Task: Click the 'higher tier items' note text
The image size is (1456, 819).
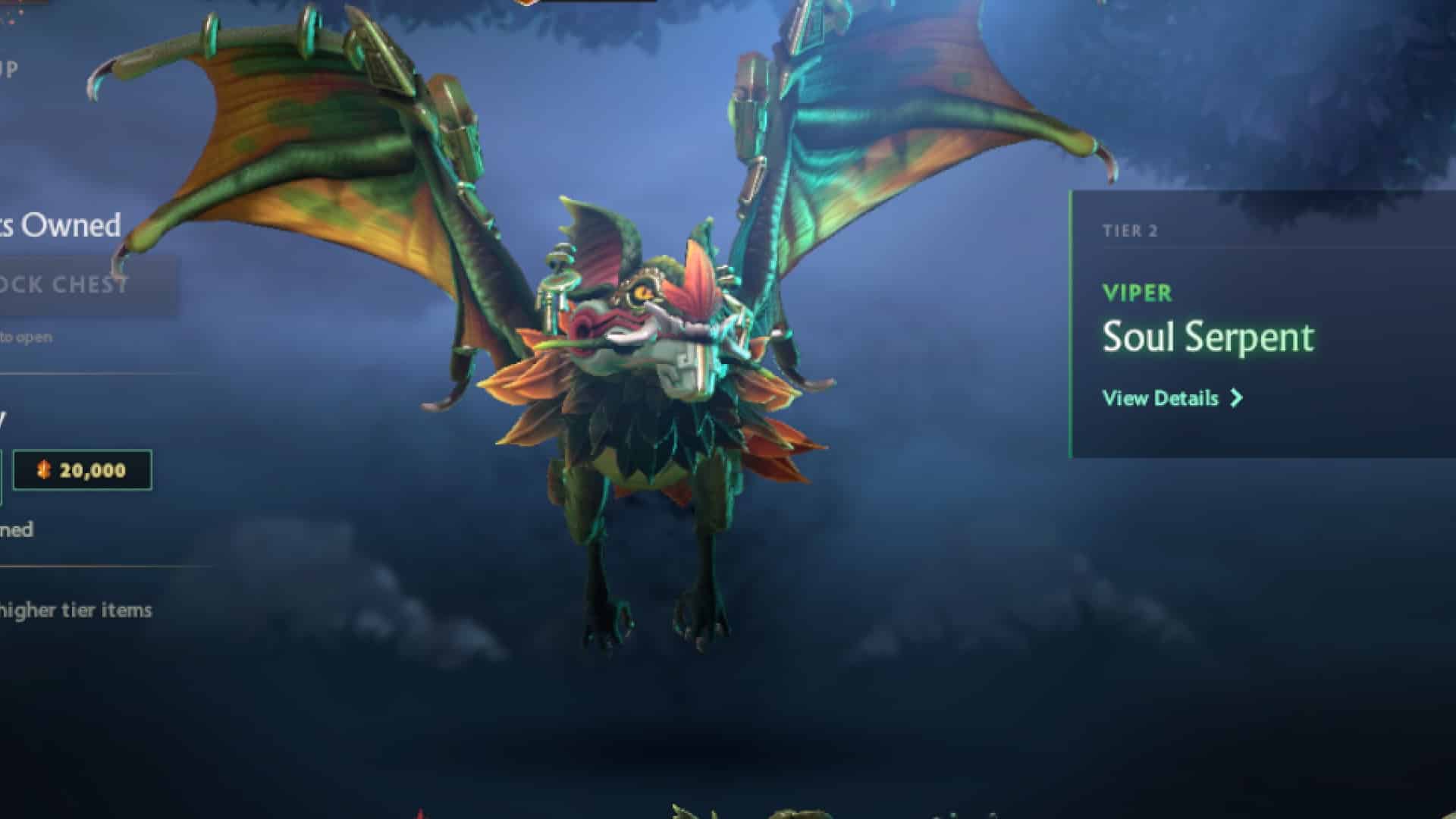Action: tap(76, 608)
